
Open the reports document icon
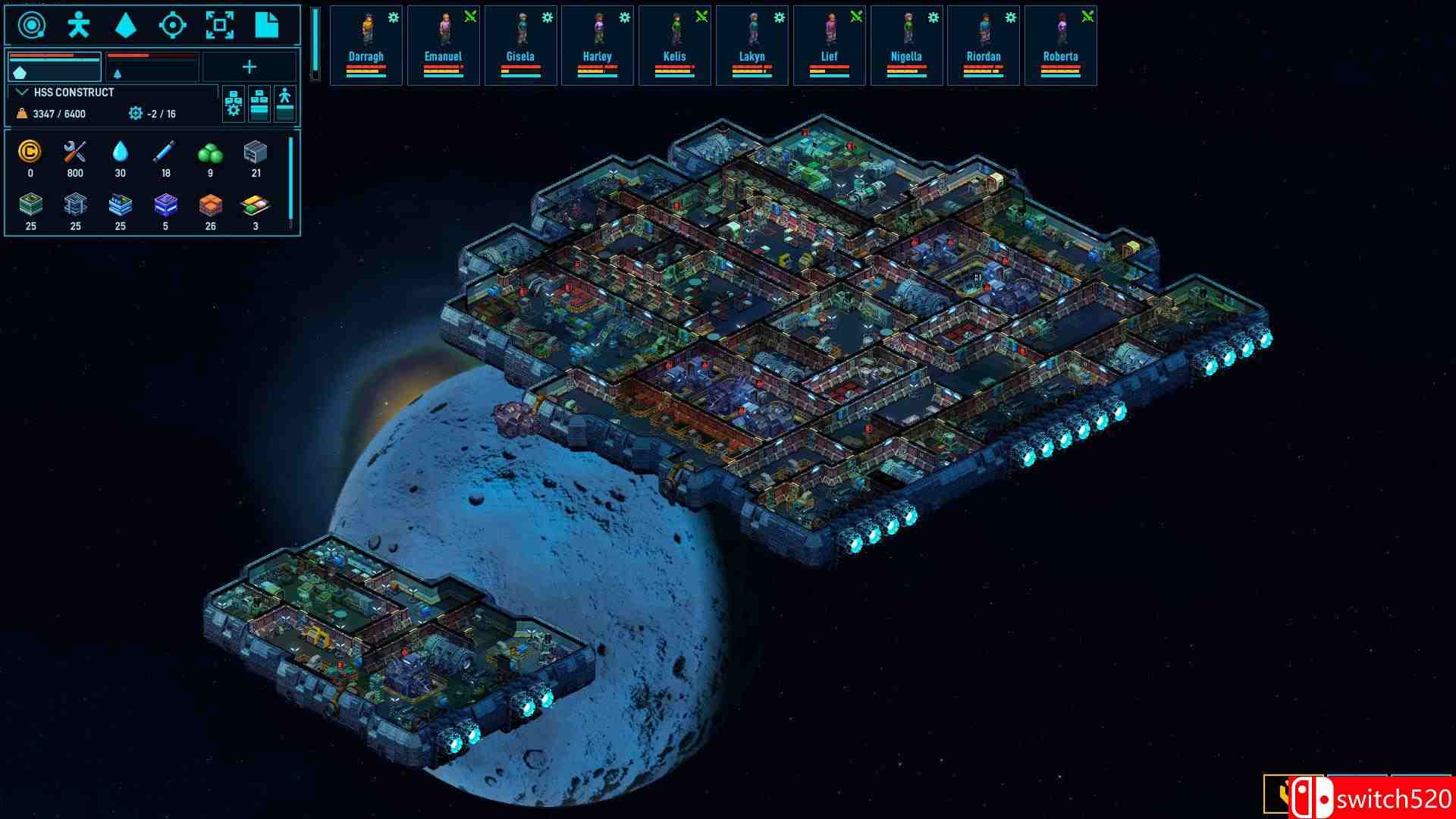[267, 25]
